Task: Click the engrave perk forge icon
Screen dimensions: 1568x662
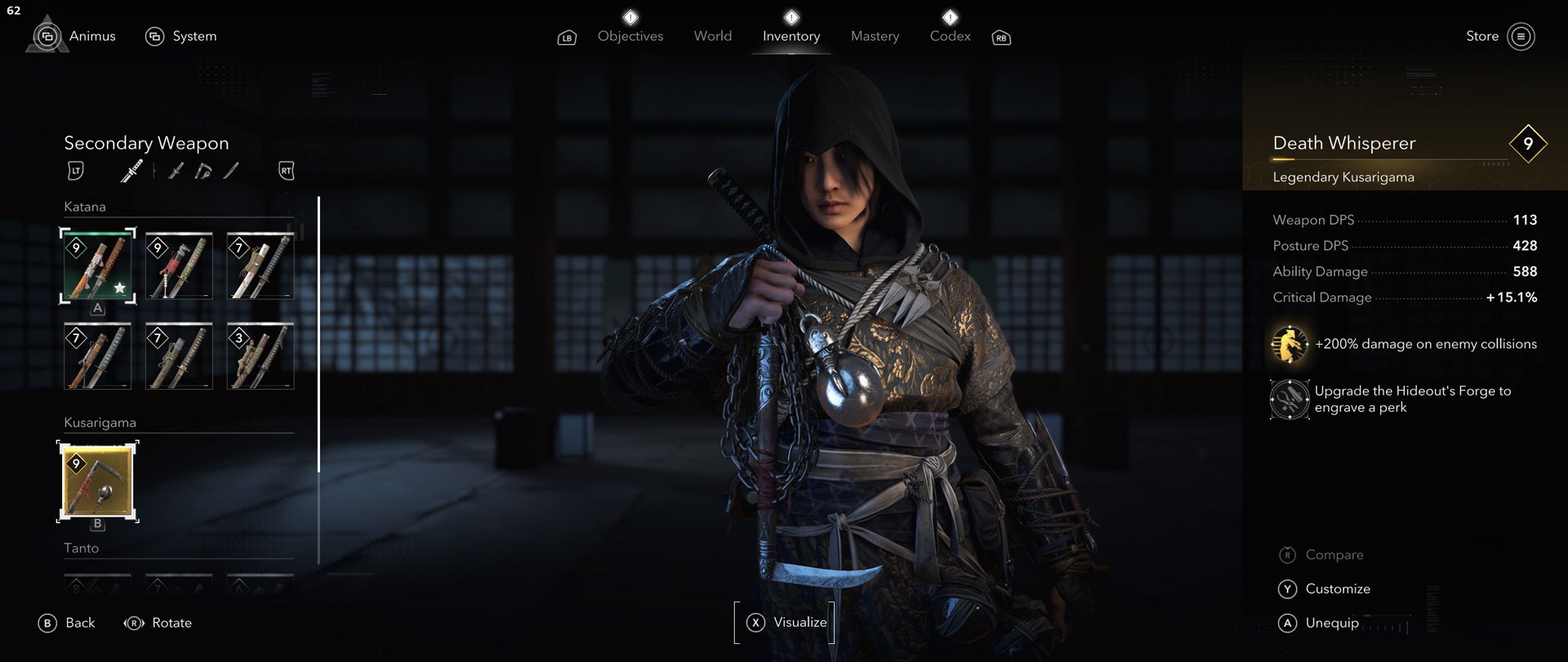Action: coord(1289,400)
